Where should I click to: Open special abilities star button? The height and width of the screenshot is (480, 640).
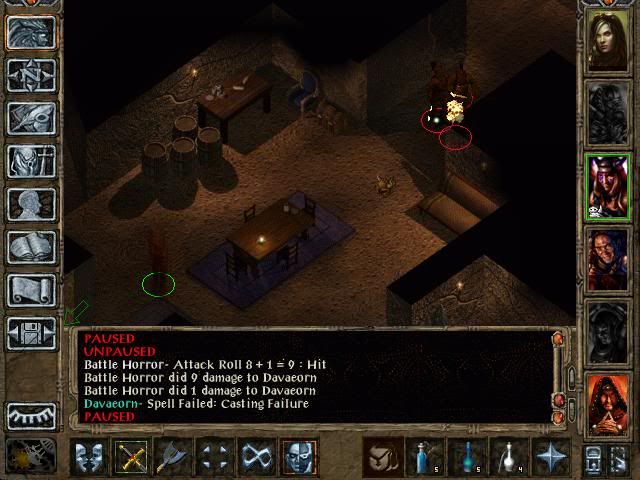click(549, 458)
